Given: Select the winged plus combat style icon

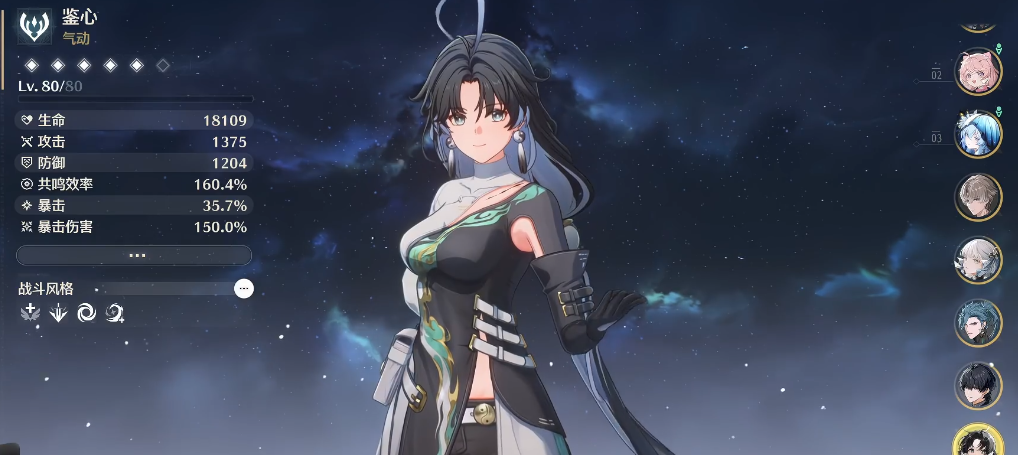Looking at the screenshot, I should (29, 314).
